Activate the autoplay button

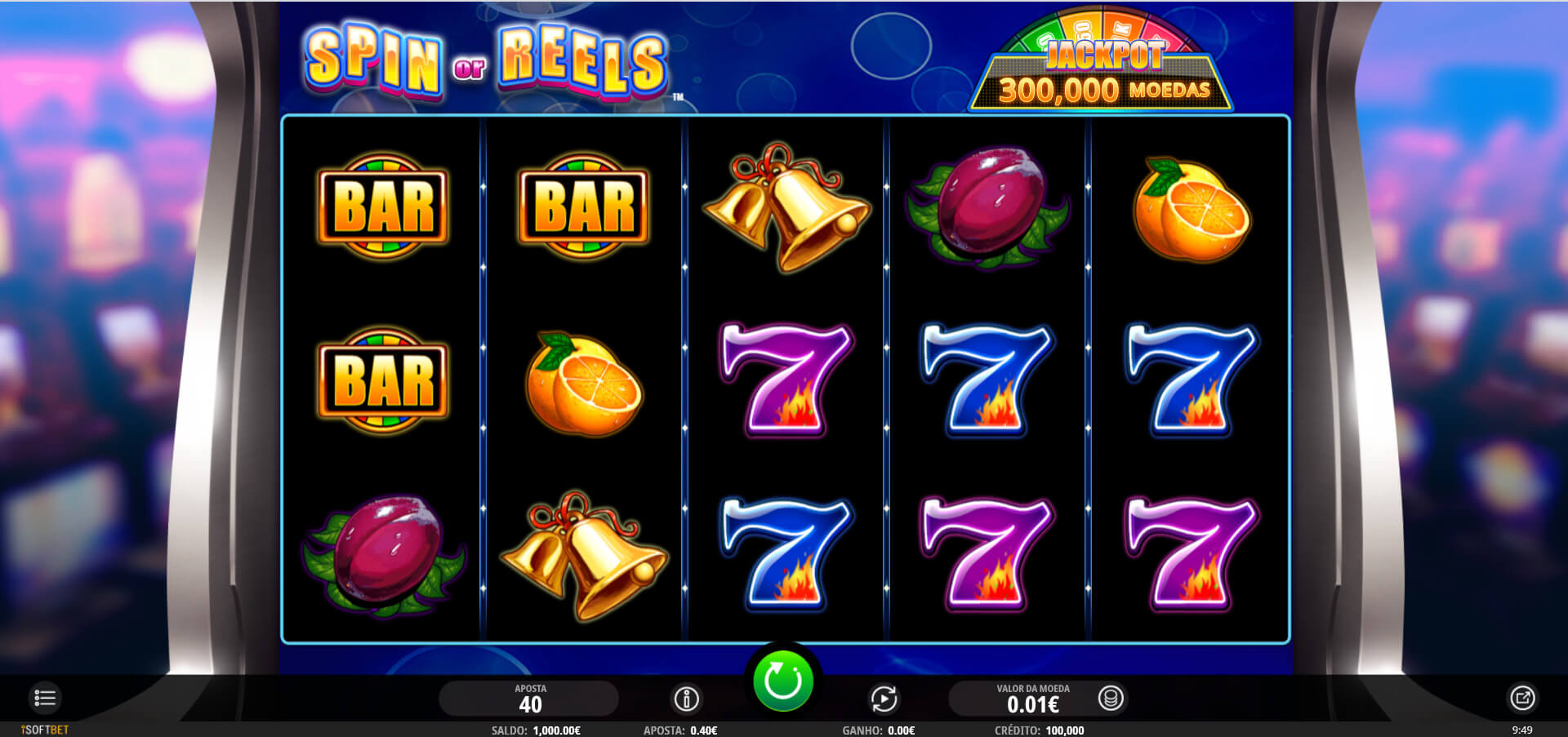click(884, 699)
